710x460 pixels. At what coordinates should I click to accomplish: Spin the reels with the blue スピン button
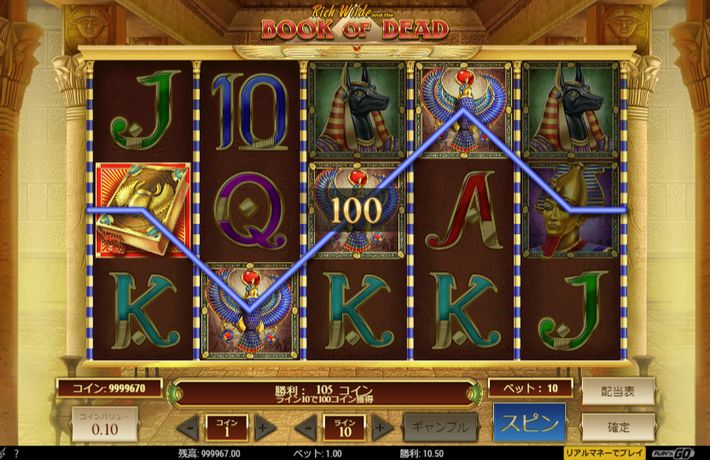click(x=529, y=423)
